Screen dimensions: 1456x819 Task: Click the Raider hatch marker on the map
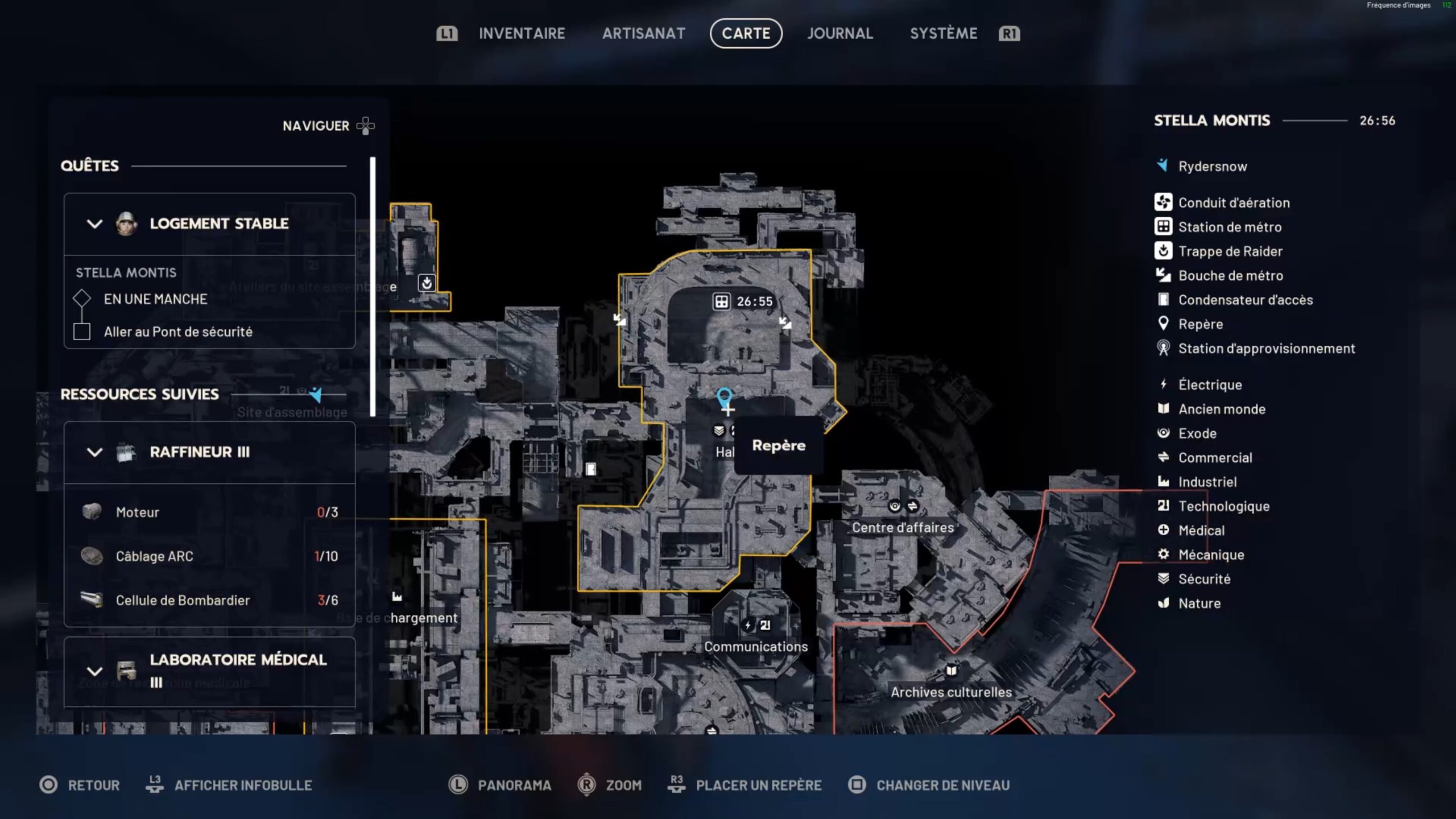427,283
